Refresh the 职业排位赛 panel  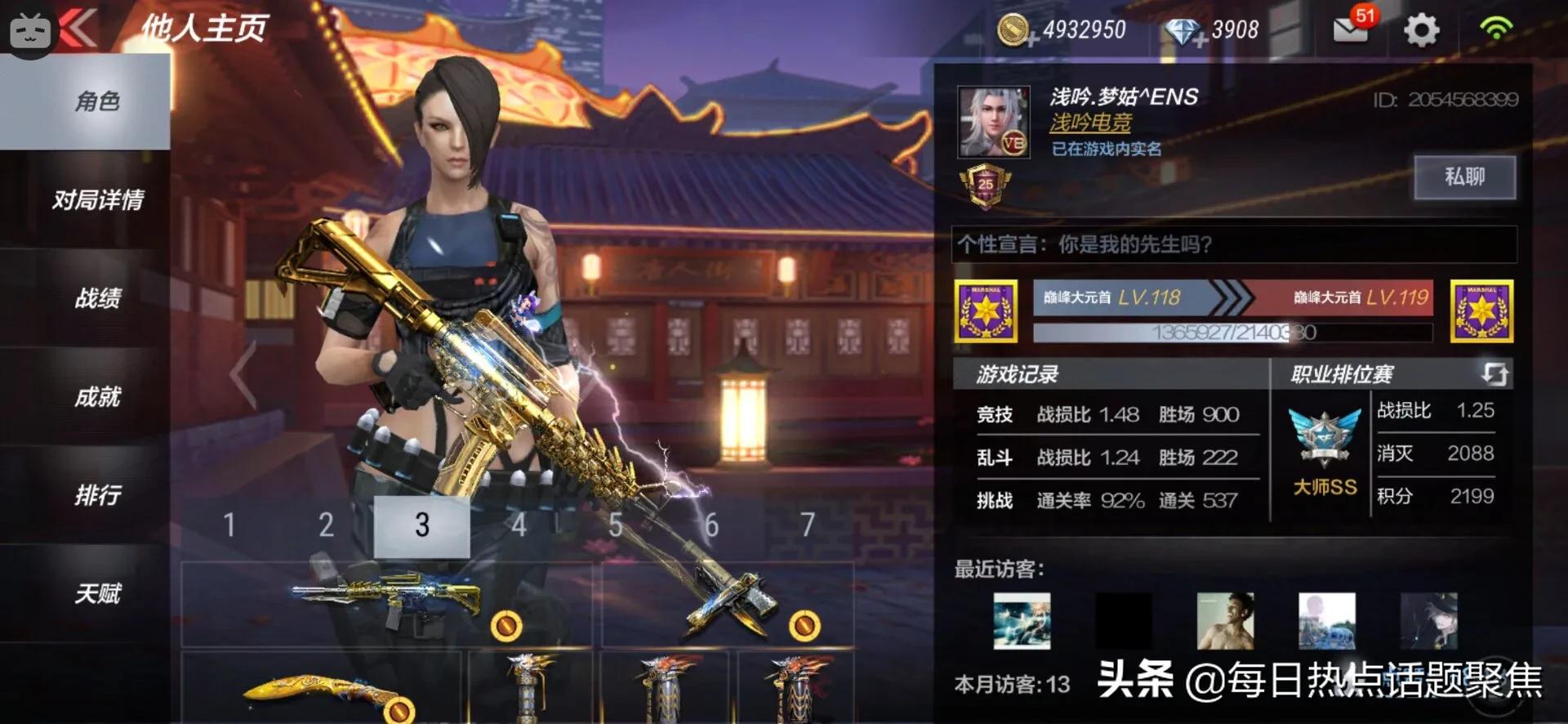1494,374
